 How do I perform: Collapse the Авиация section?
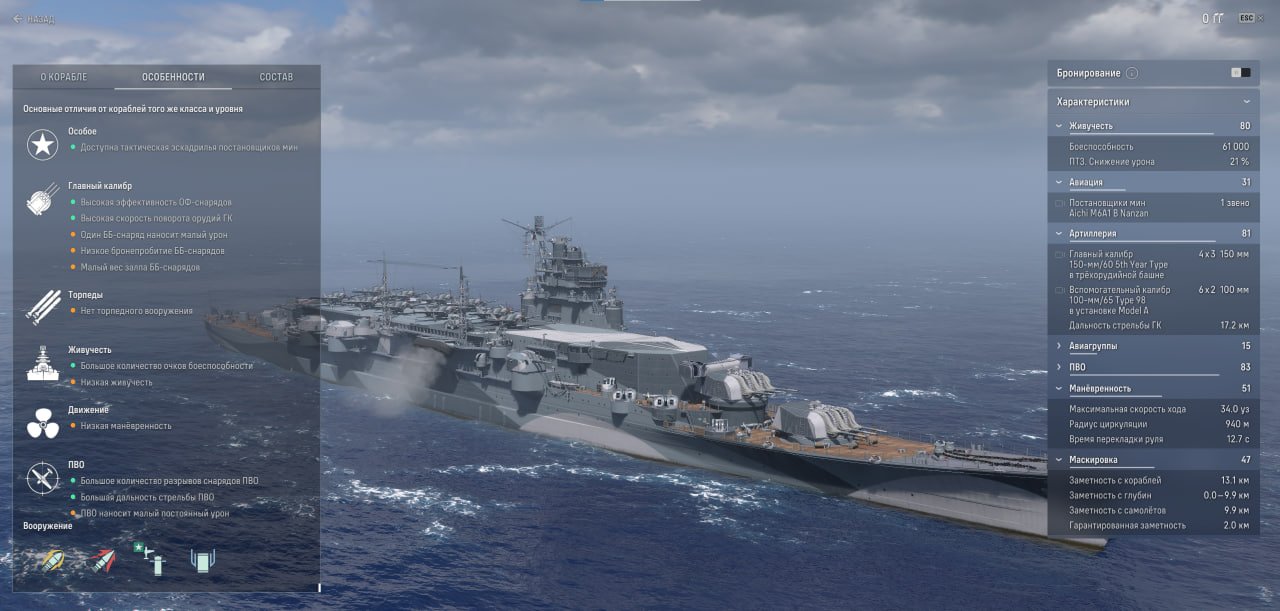(1060, 182)
